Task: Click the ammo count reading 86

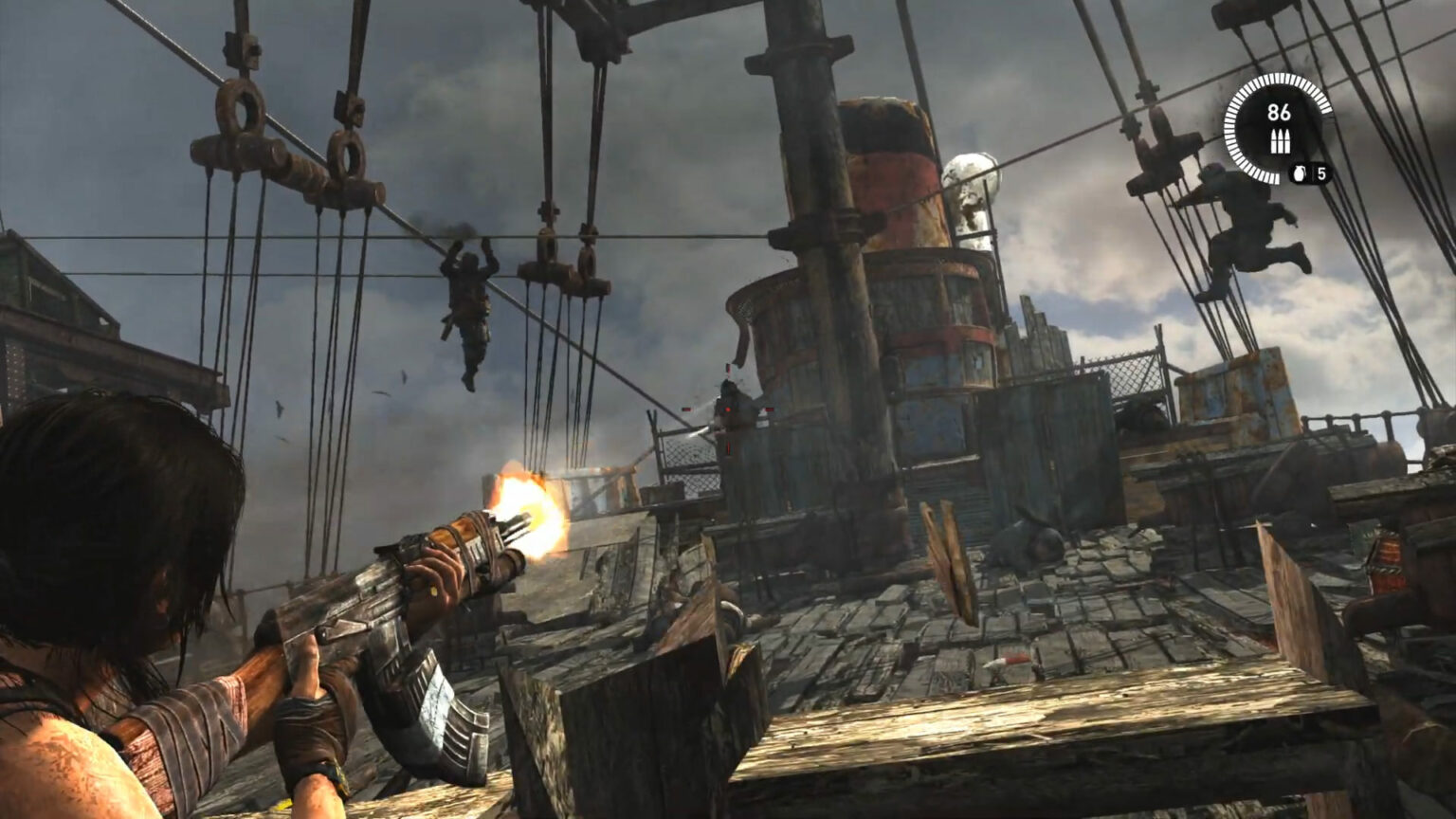Action: [1280, 112]
